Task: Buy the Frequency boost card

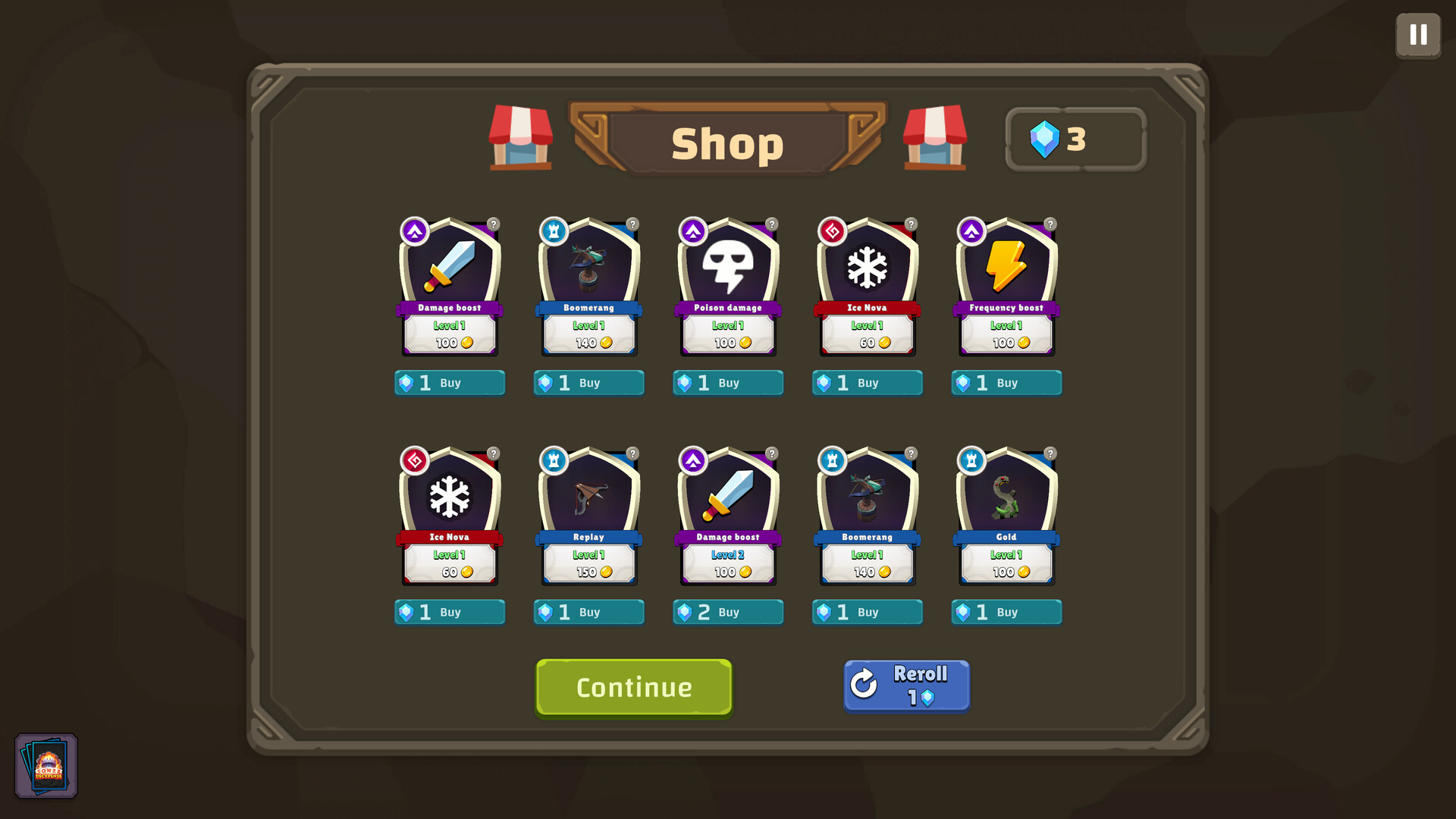Action: click(x=1006, y=383)
